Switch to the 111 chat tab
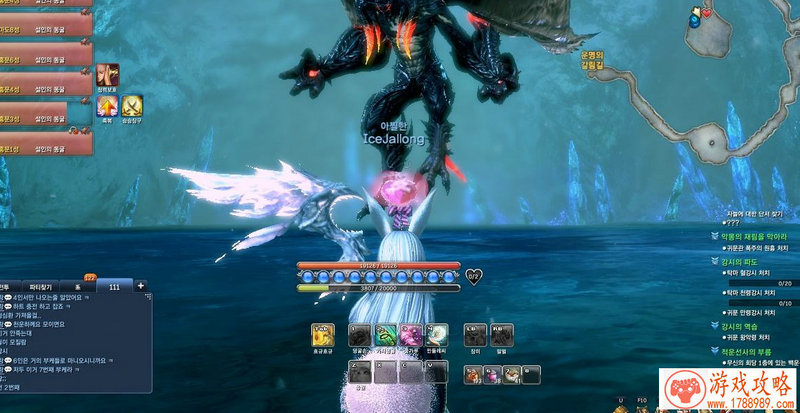Viewport: 800px width, 413px height. click(114, 286)
